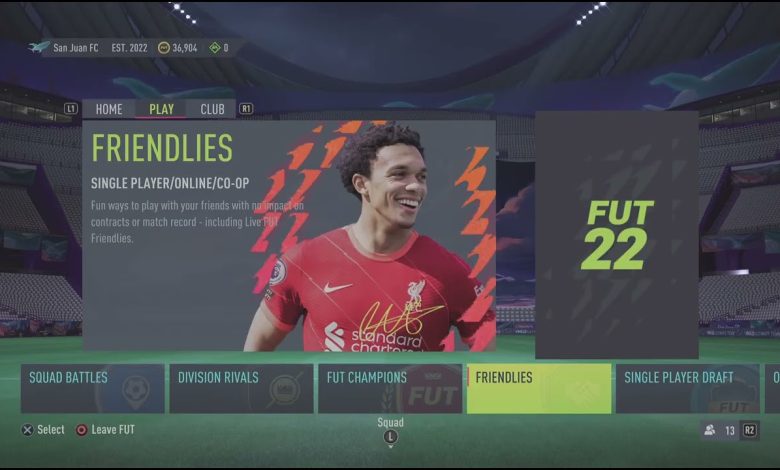Choose the Squad Battles tile

[93, 388]
